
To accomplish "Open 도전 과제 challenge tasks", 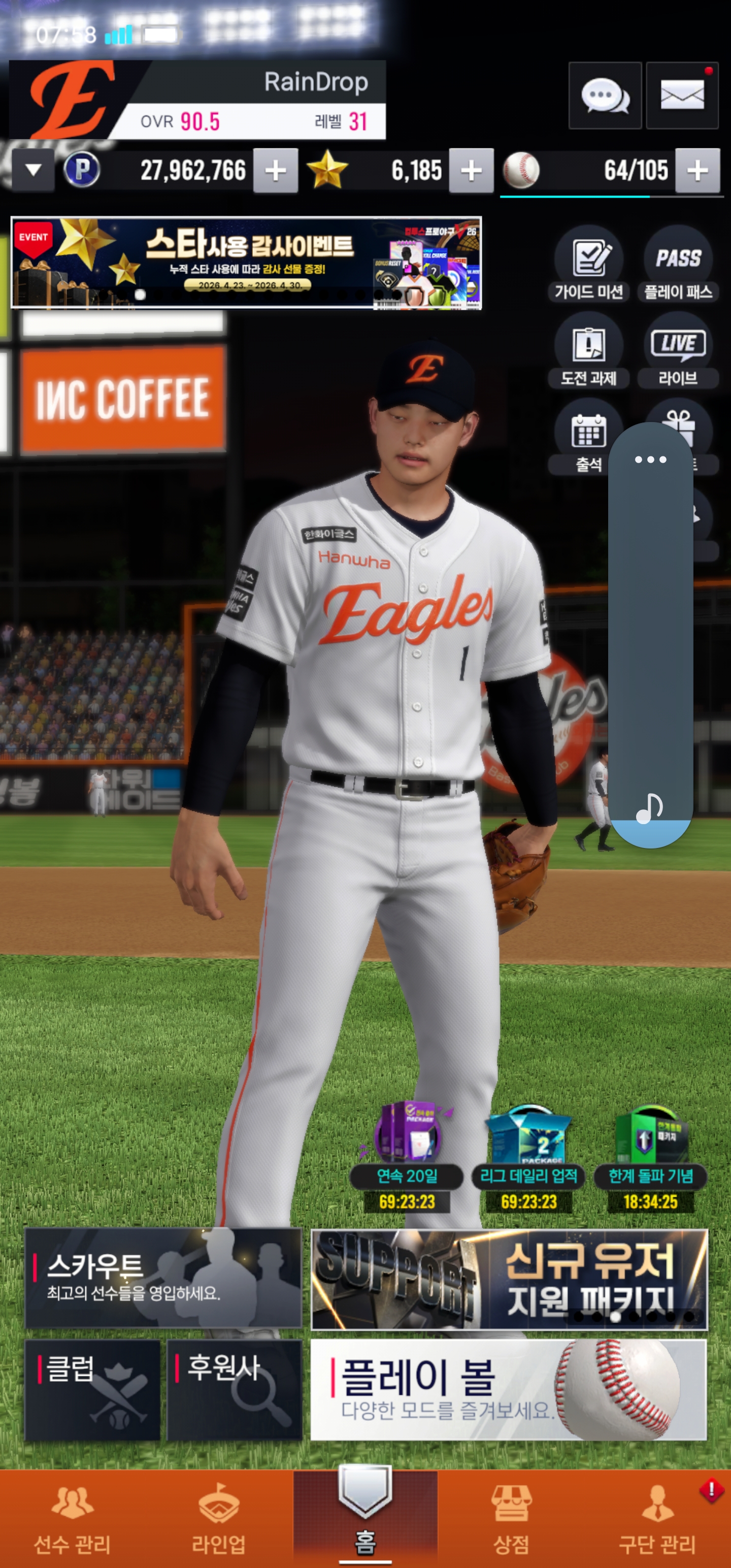I will pos(588,351).
